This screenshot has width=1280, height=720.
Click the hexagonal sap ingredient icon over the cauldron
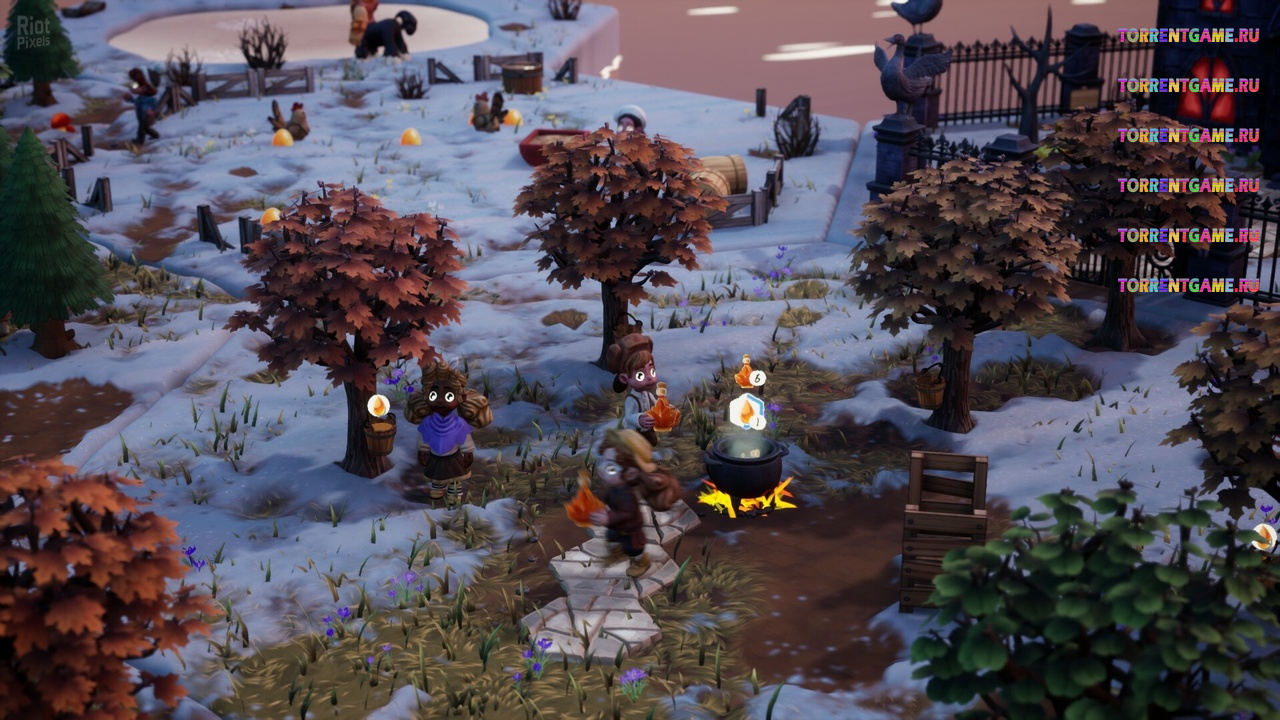(747, 411)
